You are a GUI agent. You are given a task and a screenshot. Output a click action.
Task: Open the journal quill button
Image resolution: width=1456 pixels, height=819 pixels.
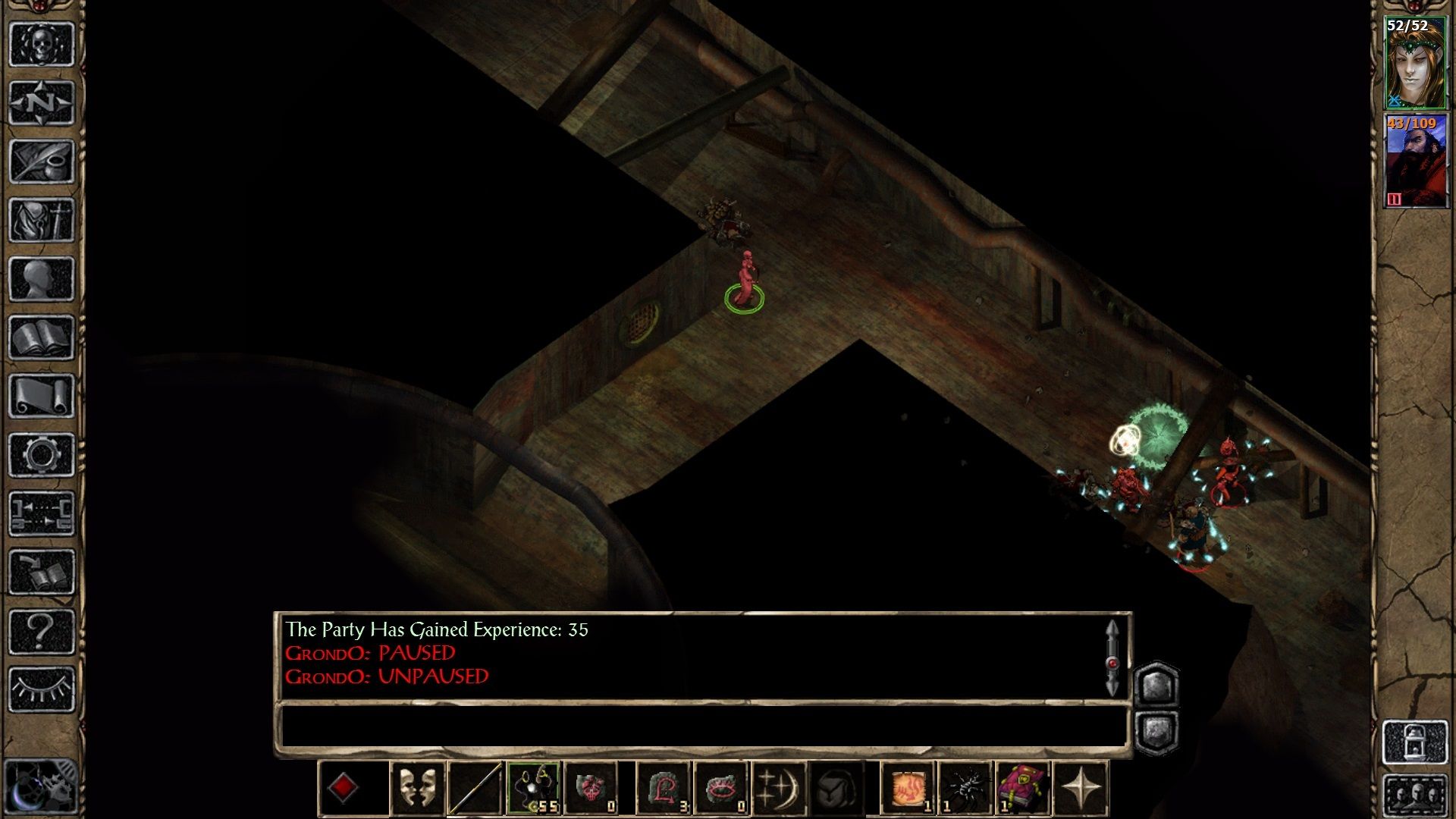(x=41, y=161)
